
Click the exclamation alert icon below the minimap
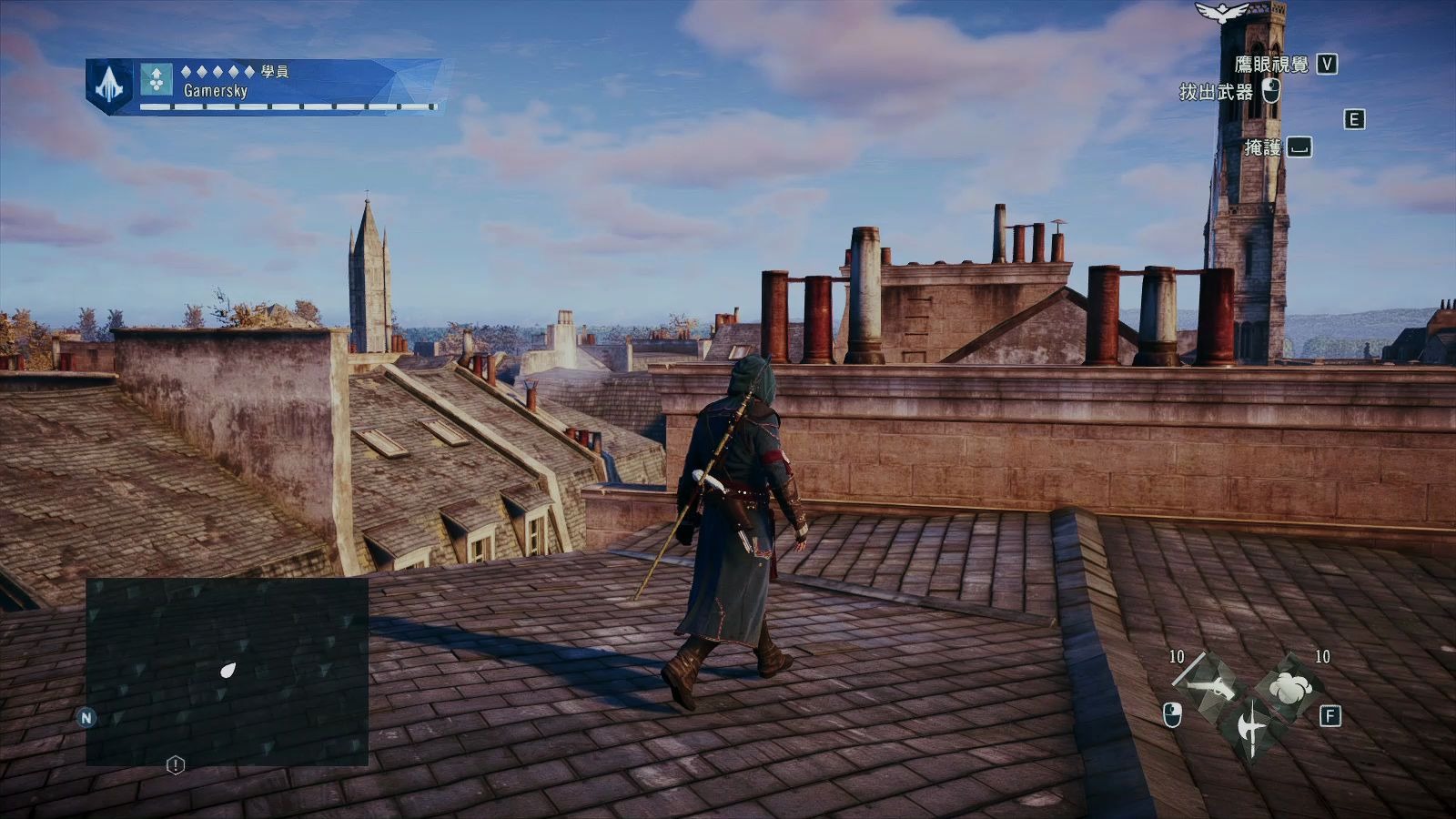(x=176, y=765)
